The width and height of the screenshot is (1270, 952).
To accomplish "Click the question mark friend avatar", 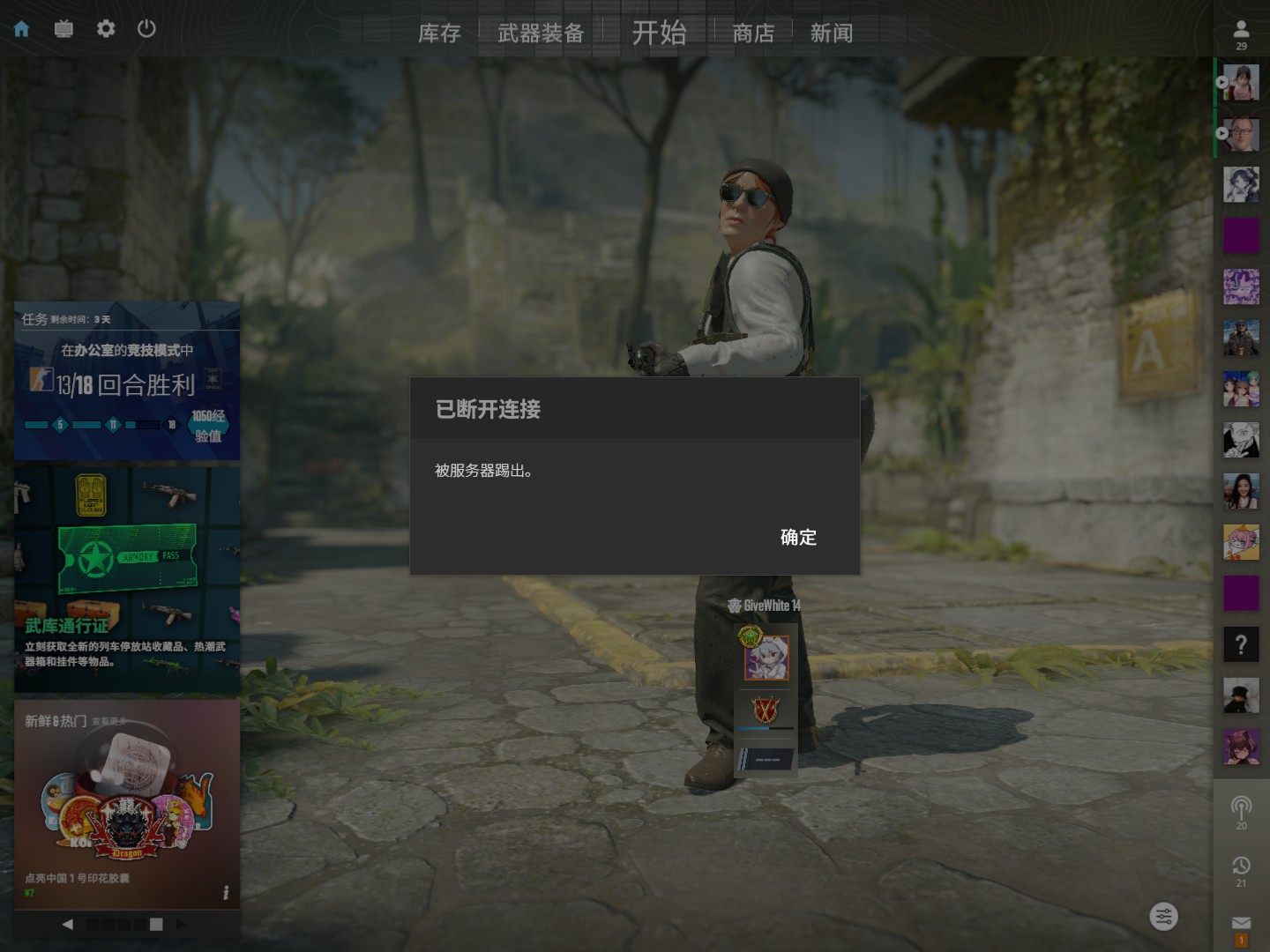I will (x=1241, y=644).
